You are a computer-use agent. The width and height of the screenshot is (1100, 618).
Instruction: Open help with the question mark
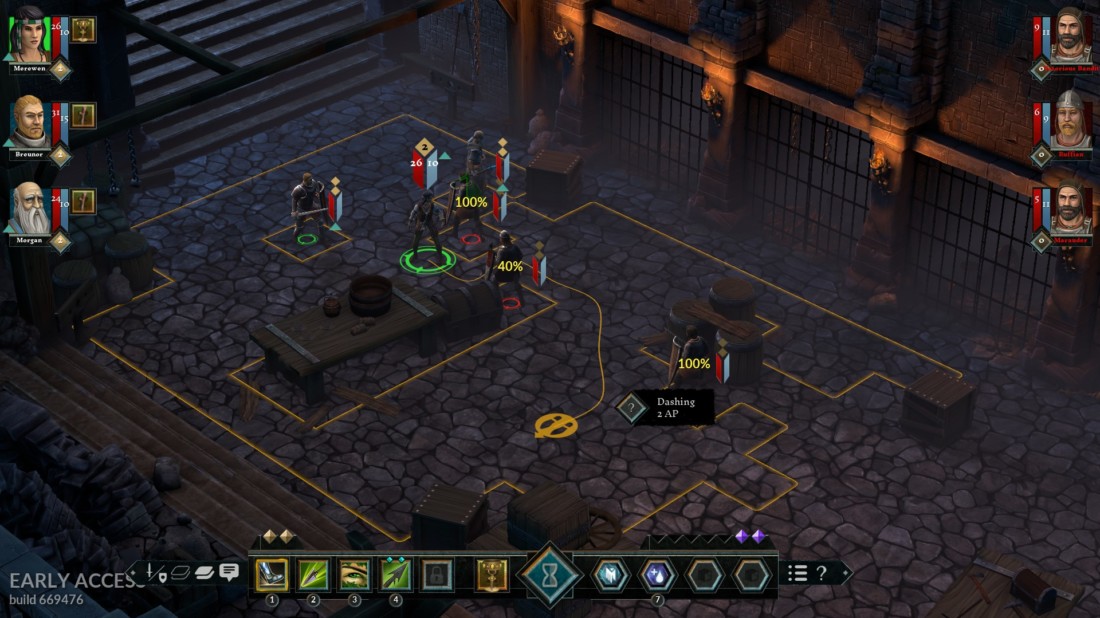pyautogui.click(x=821, y=573)
